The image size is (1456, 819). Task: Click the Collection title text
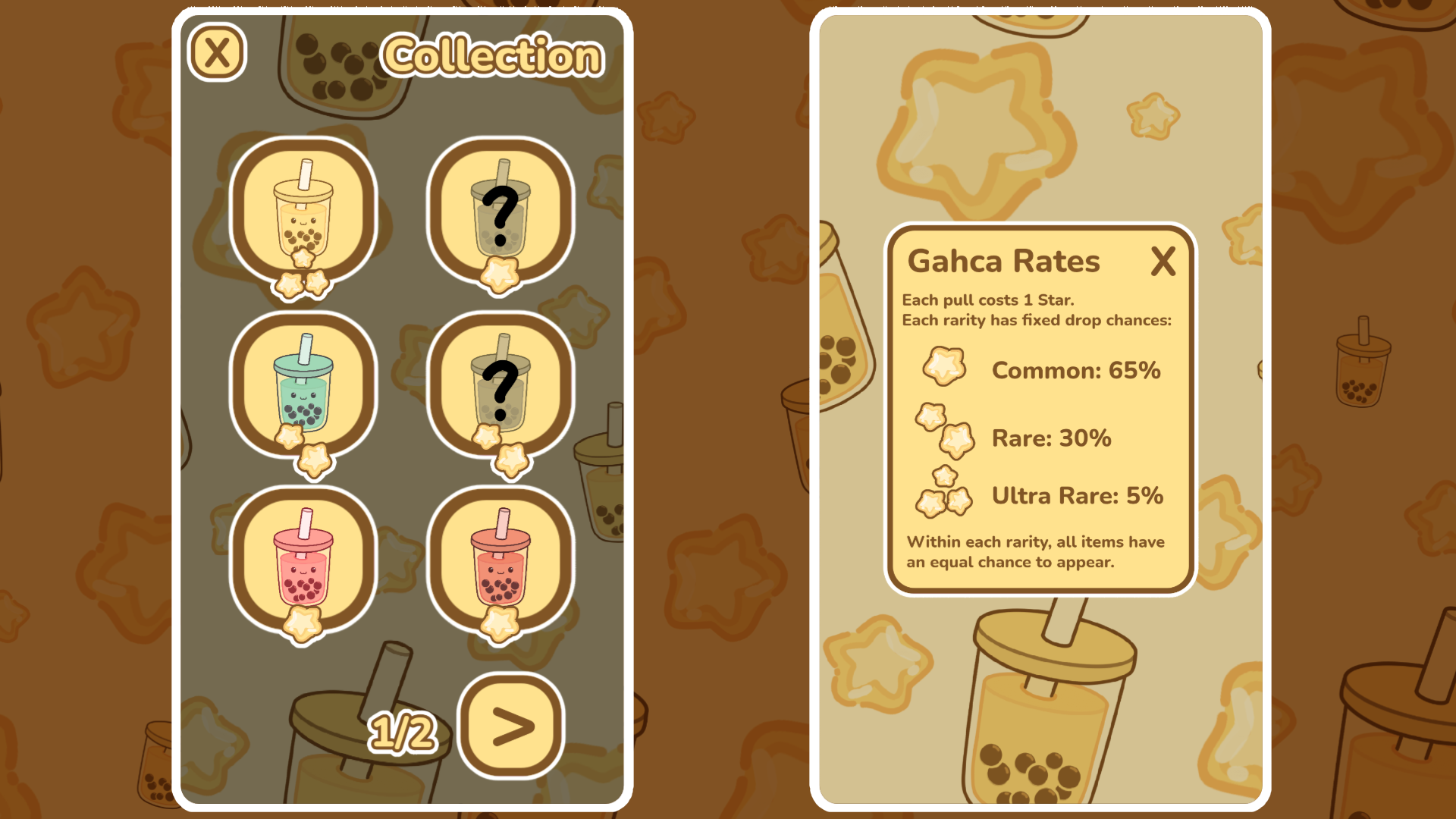tap(491, 56)
